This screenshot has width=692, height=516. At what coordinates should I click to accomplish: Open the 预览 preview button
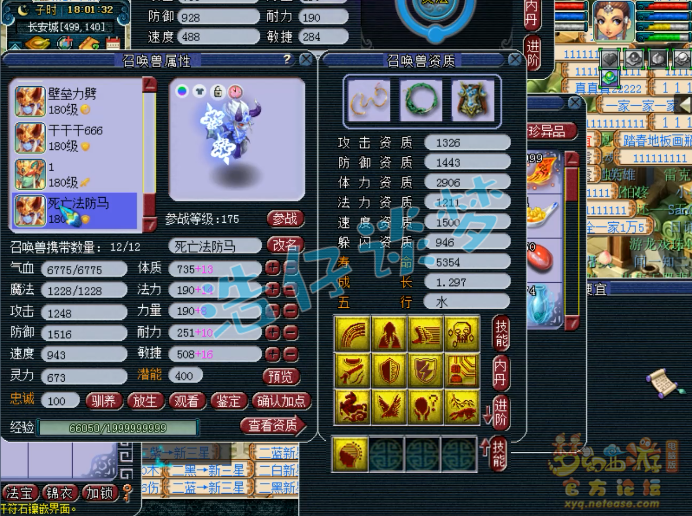pyautogui.click(x=280, y=376)
